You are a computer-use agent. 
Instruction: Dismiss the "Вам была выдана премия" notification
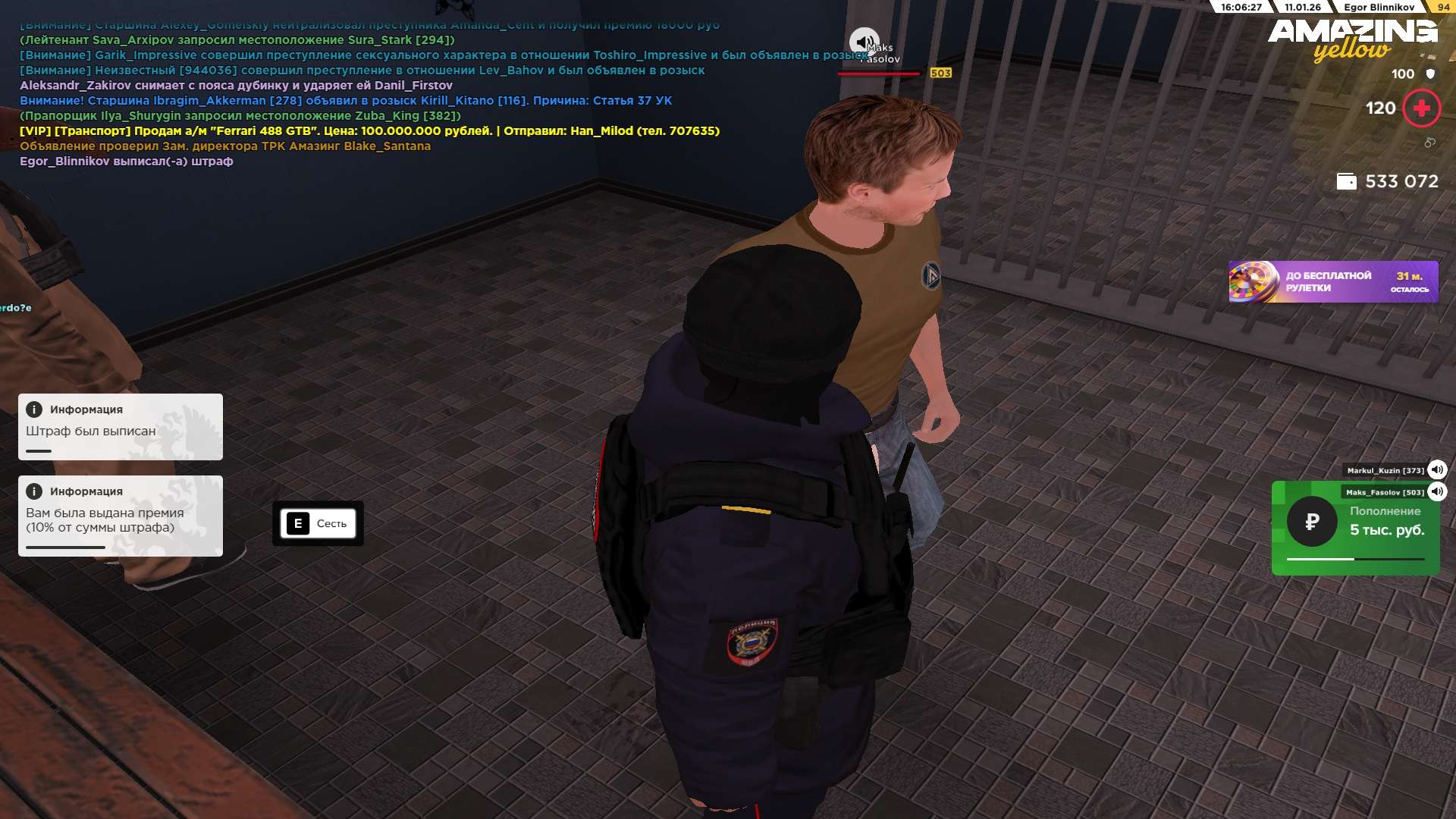click(x=121, y=516)
